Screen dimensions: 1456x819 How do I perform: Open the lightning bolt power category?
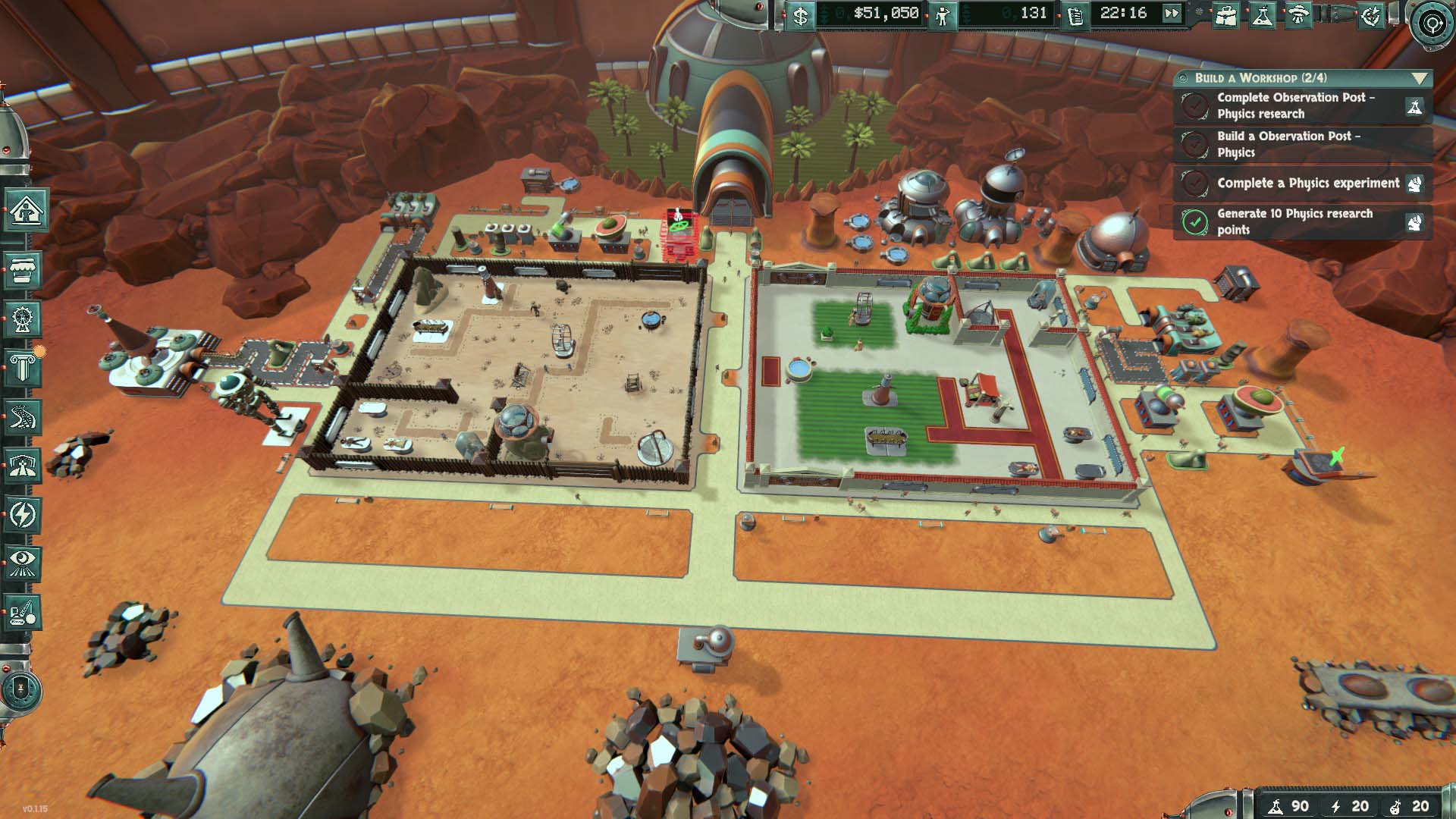pyautogui.click(x=23, y=516)
